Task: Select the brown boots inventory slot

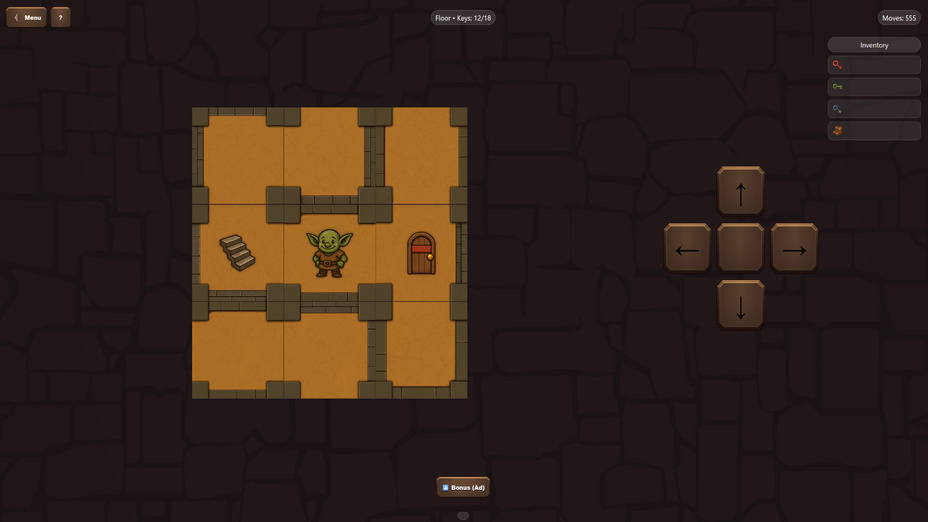Action: tap(874, 131)
